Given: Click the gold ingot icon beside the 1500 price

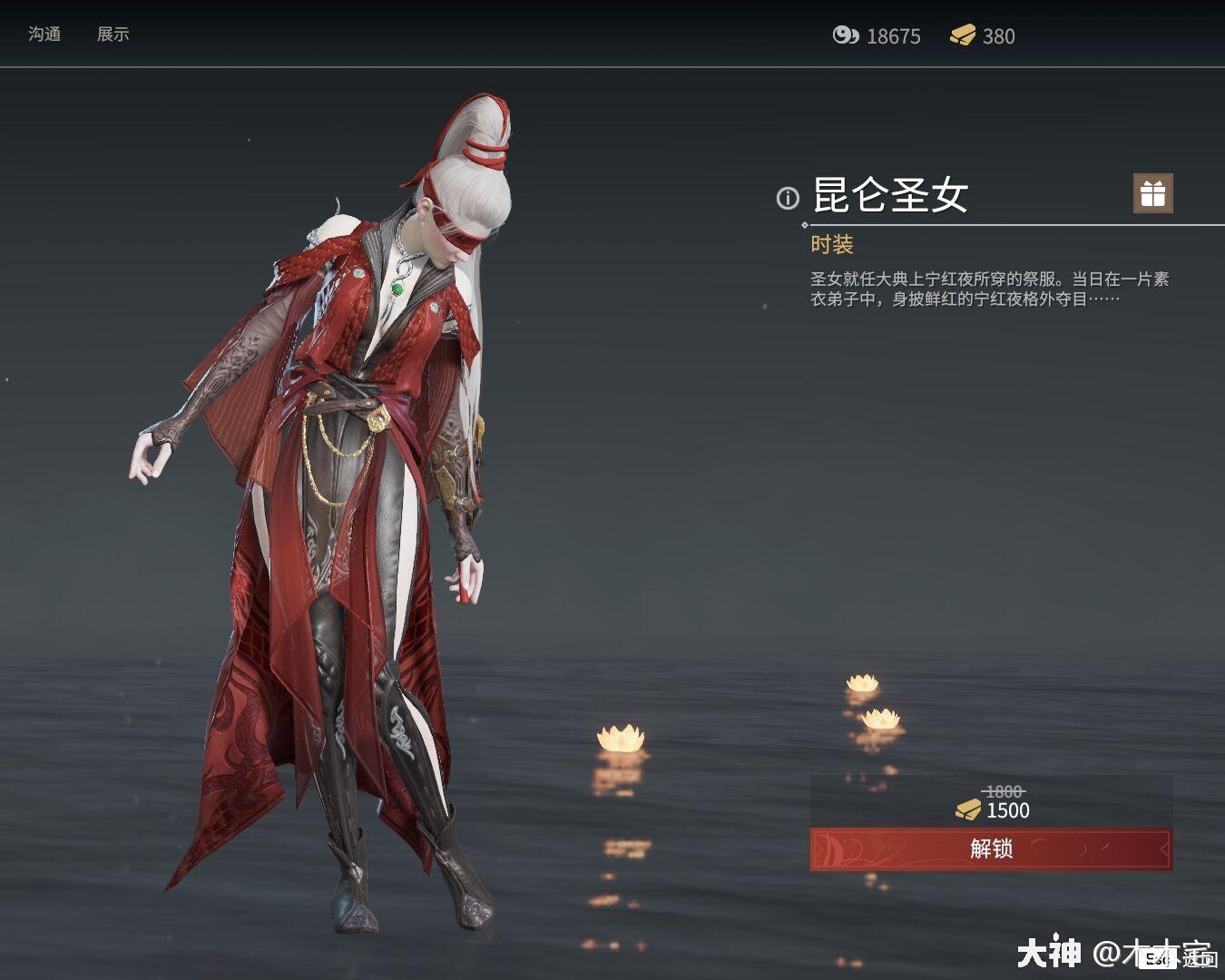Looking at the screenshot, I should tap(970, 810).
